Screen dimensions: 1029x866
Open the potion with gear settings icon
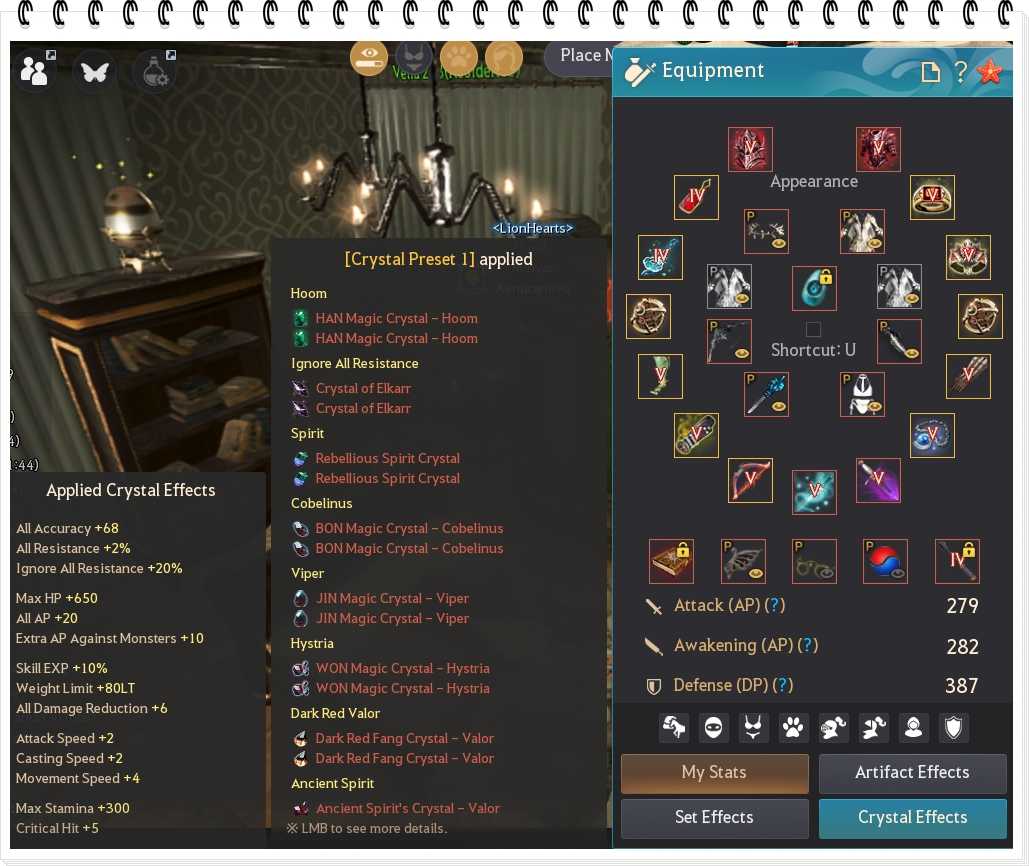(x=153, y=71)
